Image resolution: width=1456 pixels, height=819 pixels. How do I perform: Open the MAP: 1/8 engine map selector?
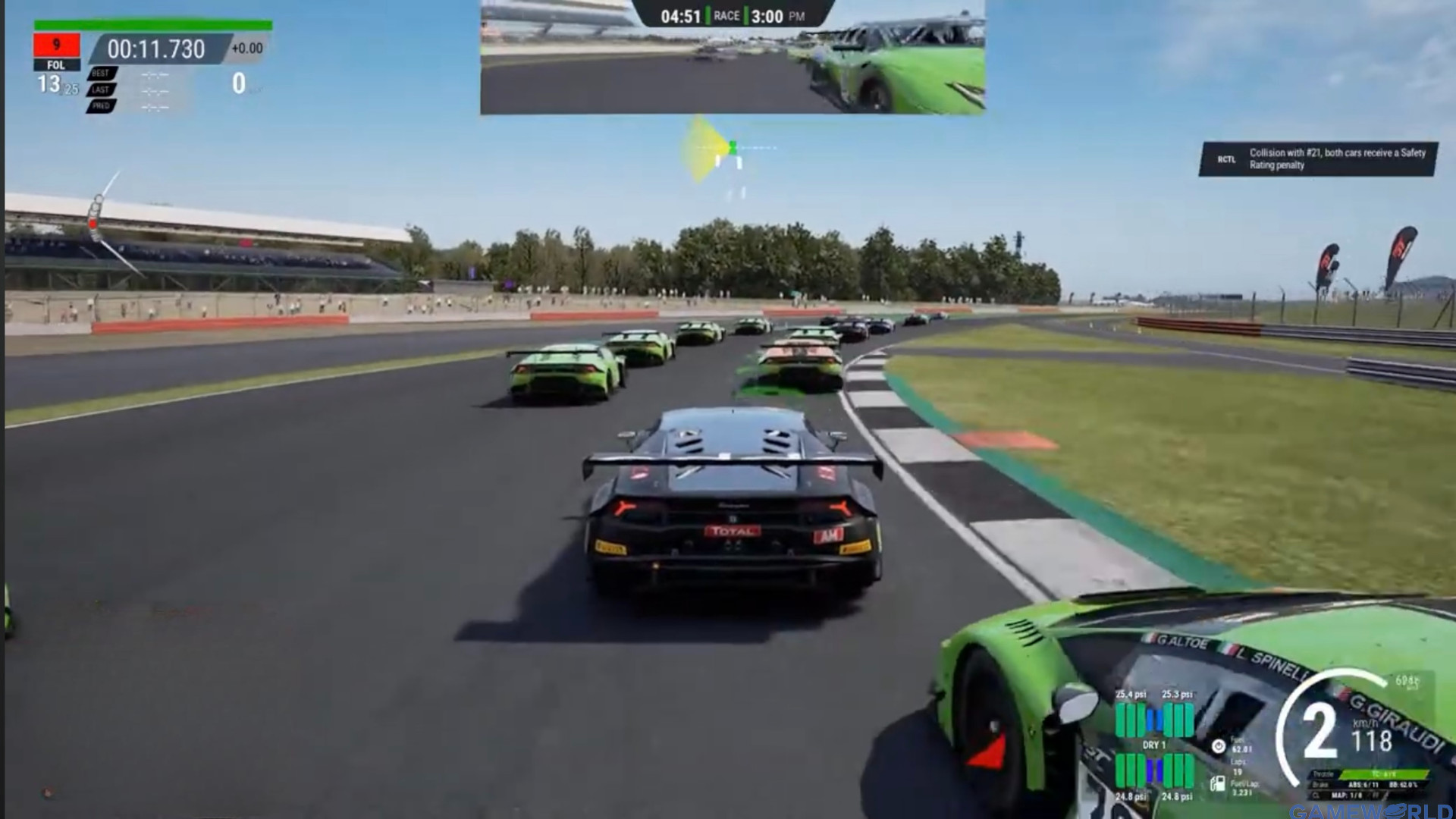tap(1346, 795)
